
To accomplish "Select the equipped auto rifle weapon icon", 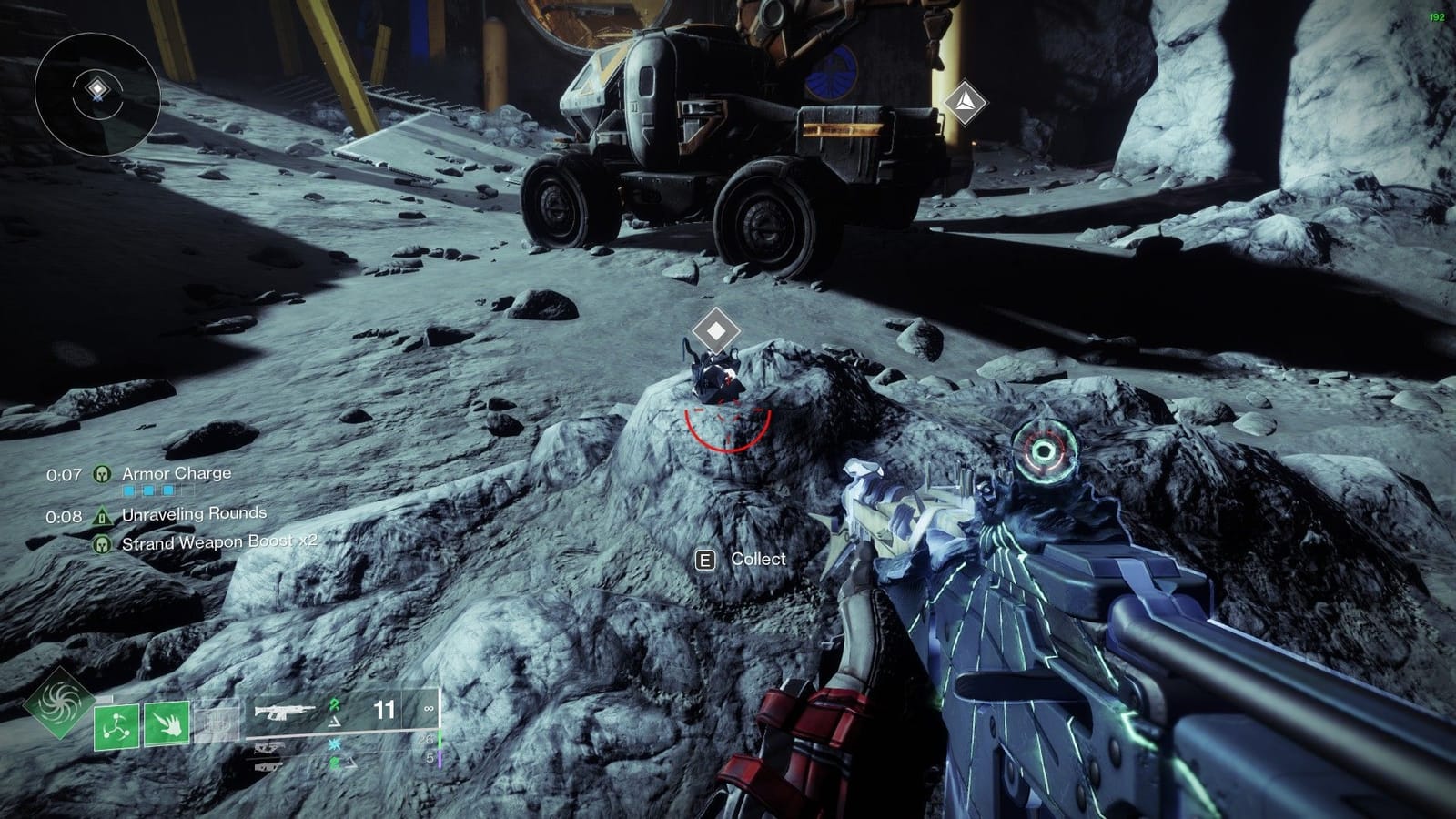I will click(284, 712).
